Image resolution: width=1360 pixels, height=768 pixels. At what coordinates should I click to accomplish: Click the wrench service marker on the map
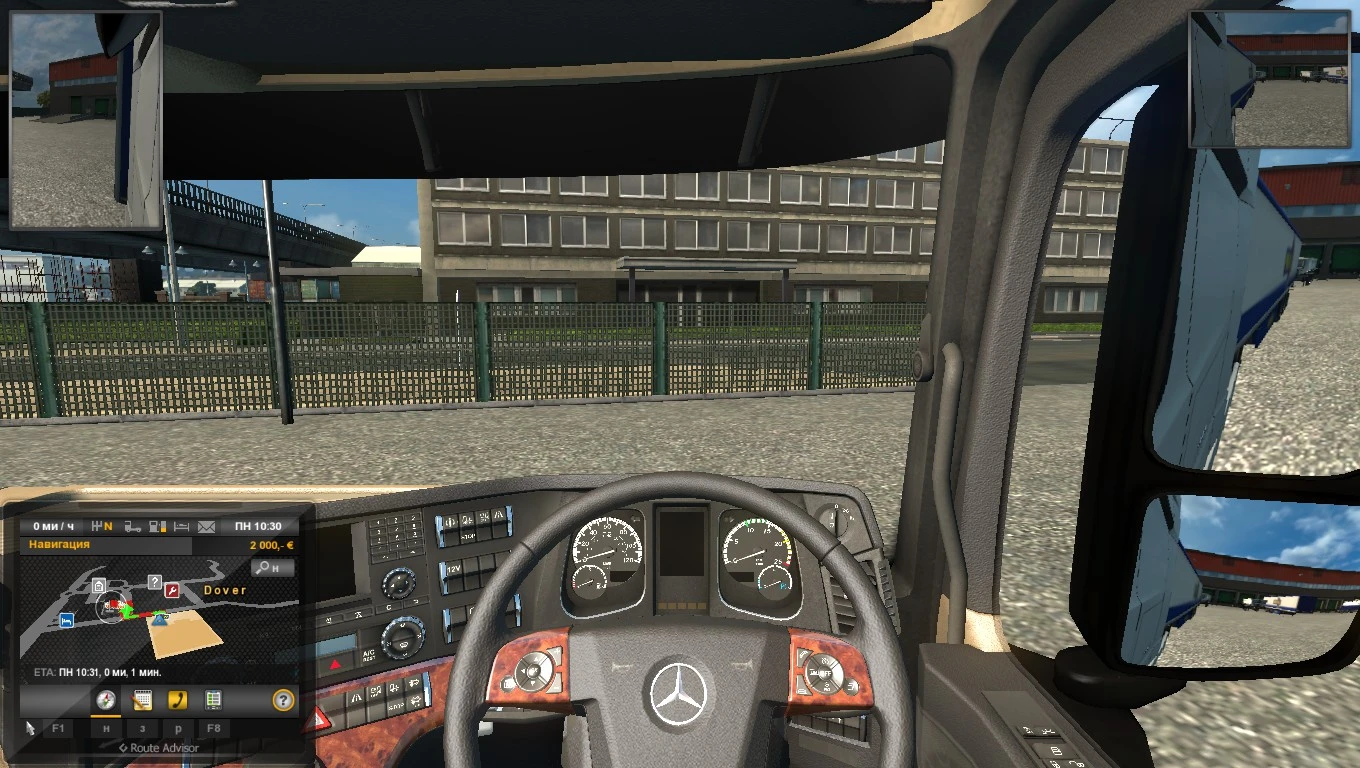171,591
